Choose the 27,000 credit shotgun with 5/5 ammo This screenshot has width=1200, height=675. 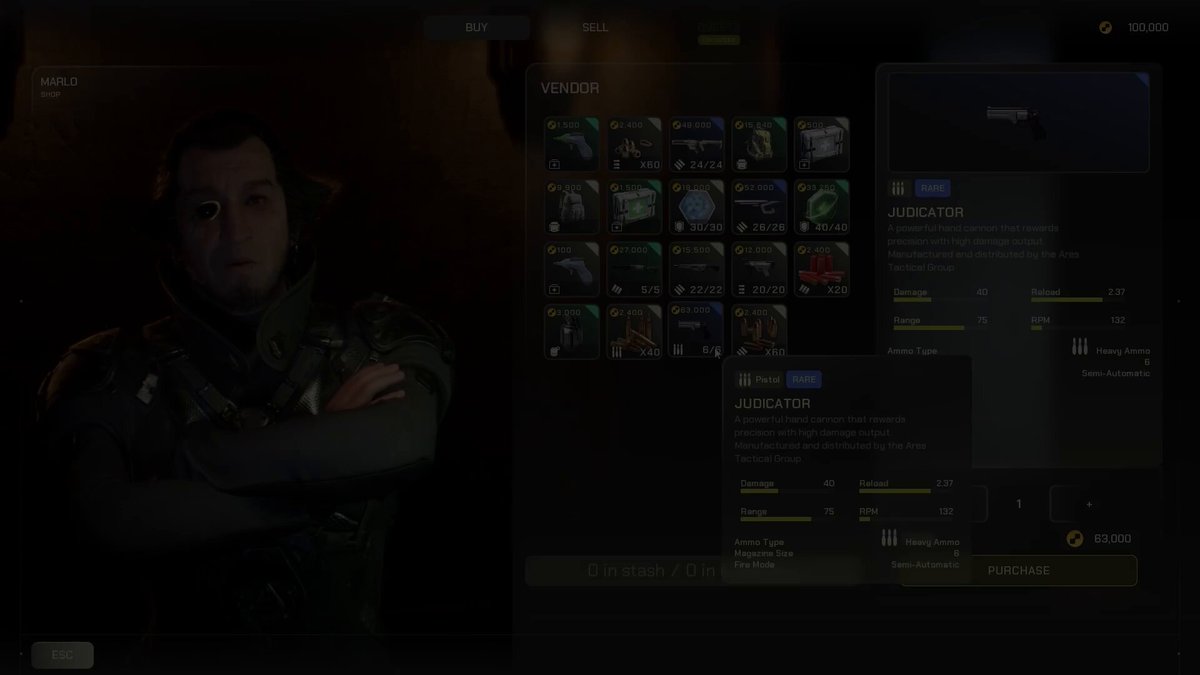[635, 268]
